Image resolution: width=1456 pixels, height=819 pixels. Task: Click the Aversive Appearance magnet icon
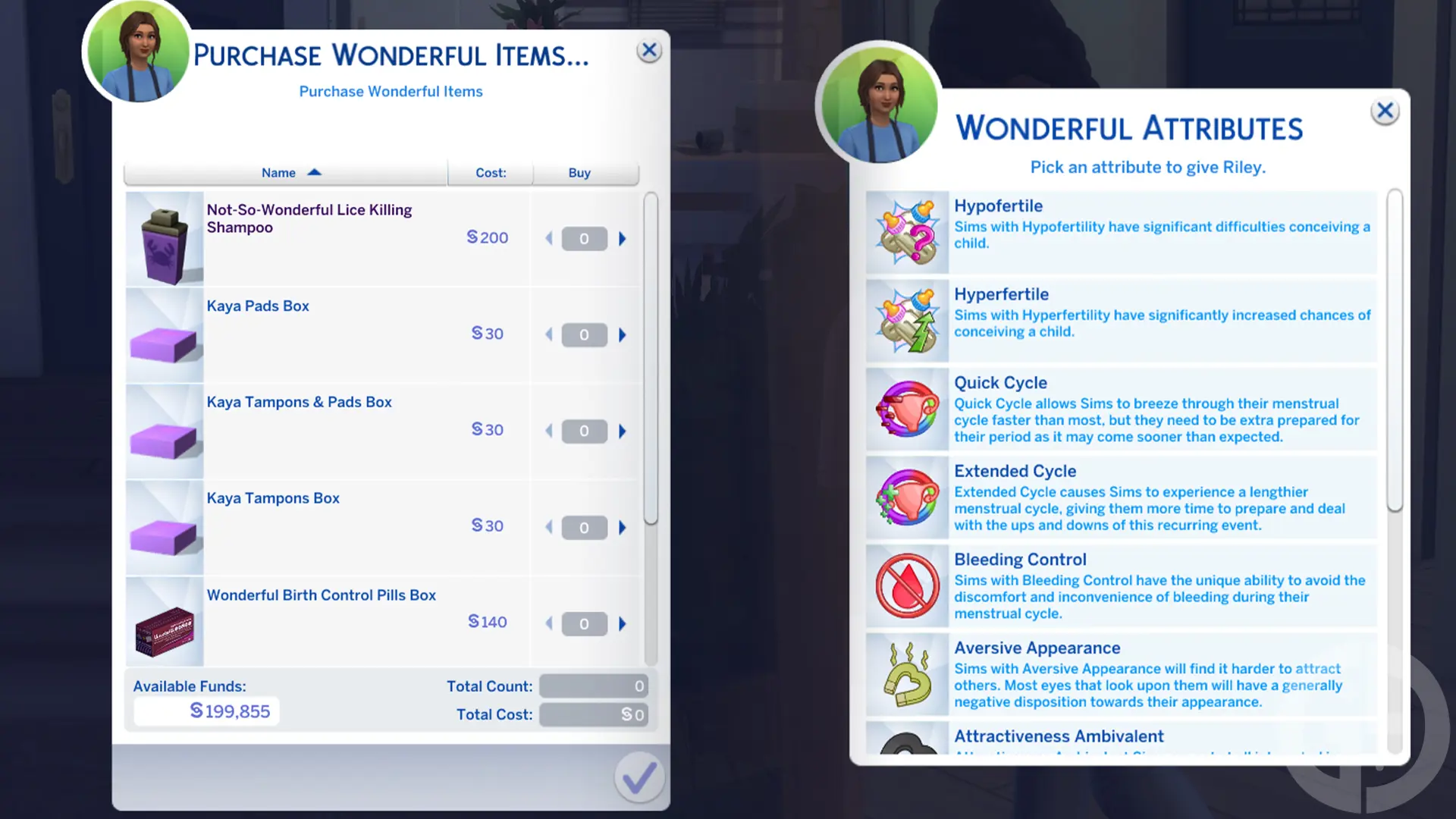click(907, 673)
